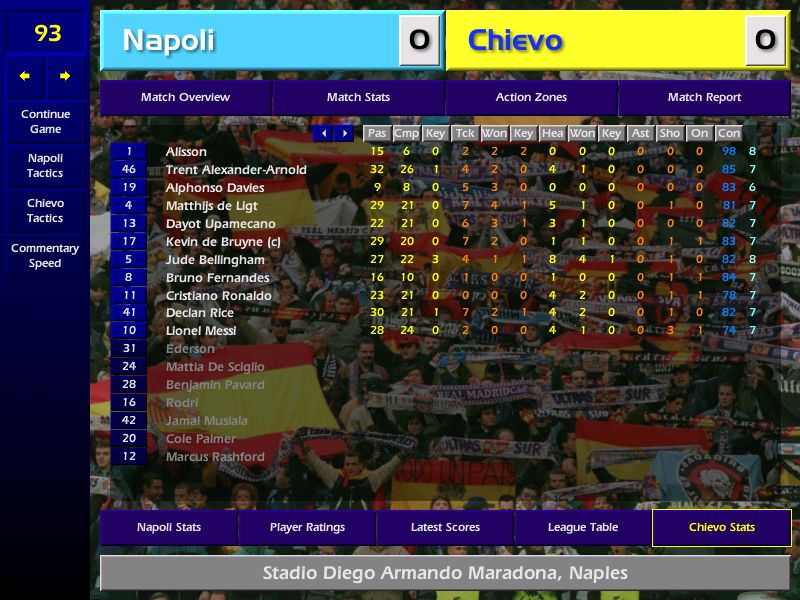Click the yellow right arrow in sidebar

click(x=66, y=76)
